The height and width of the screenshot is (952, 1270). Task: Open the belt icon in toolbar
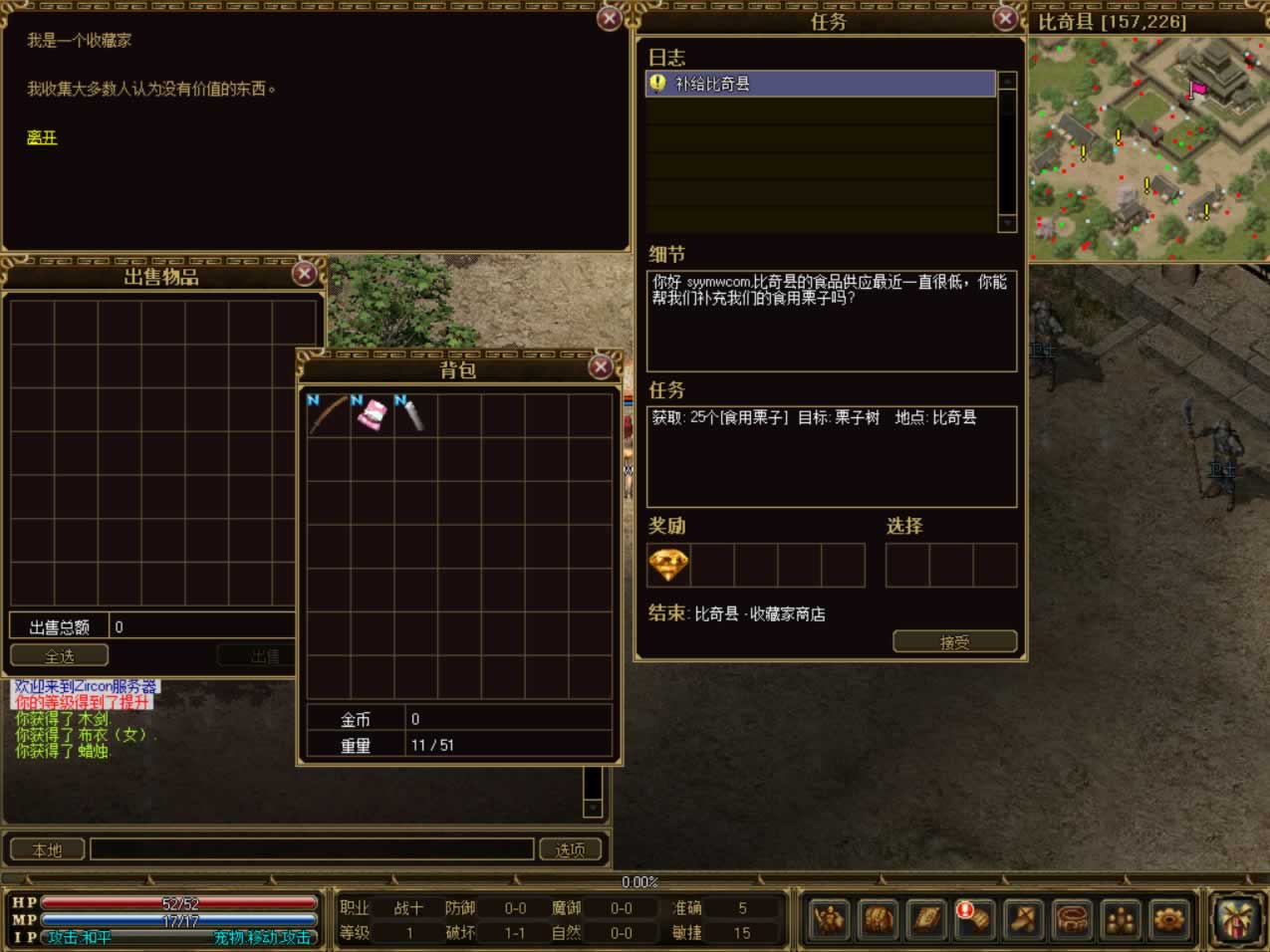tap(1072, 918)
